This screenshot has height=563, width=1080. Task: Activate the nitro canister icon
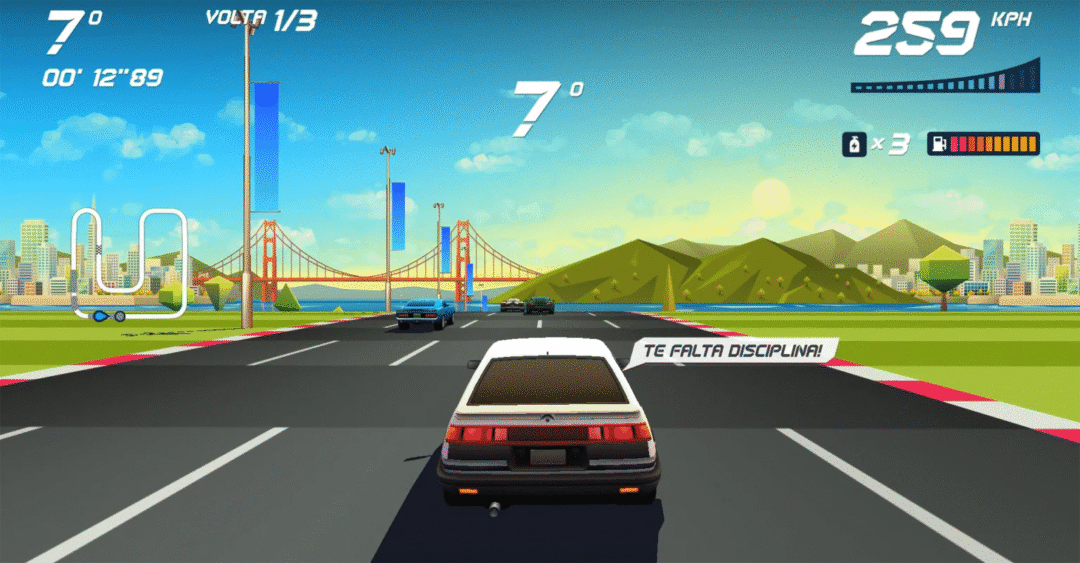[x=853, y=144]
